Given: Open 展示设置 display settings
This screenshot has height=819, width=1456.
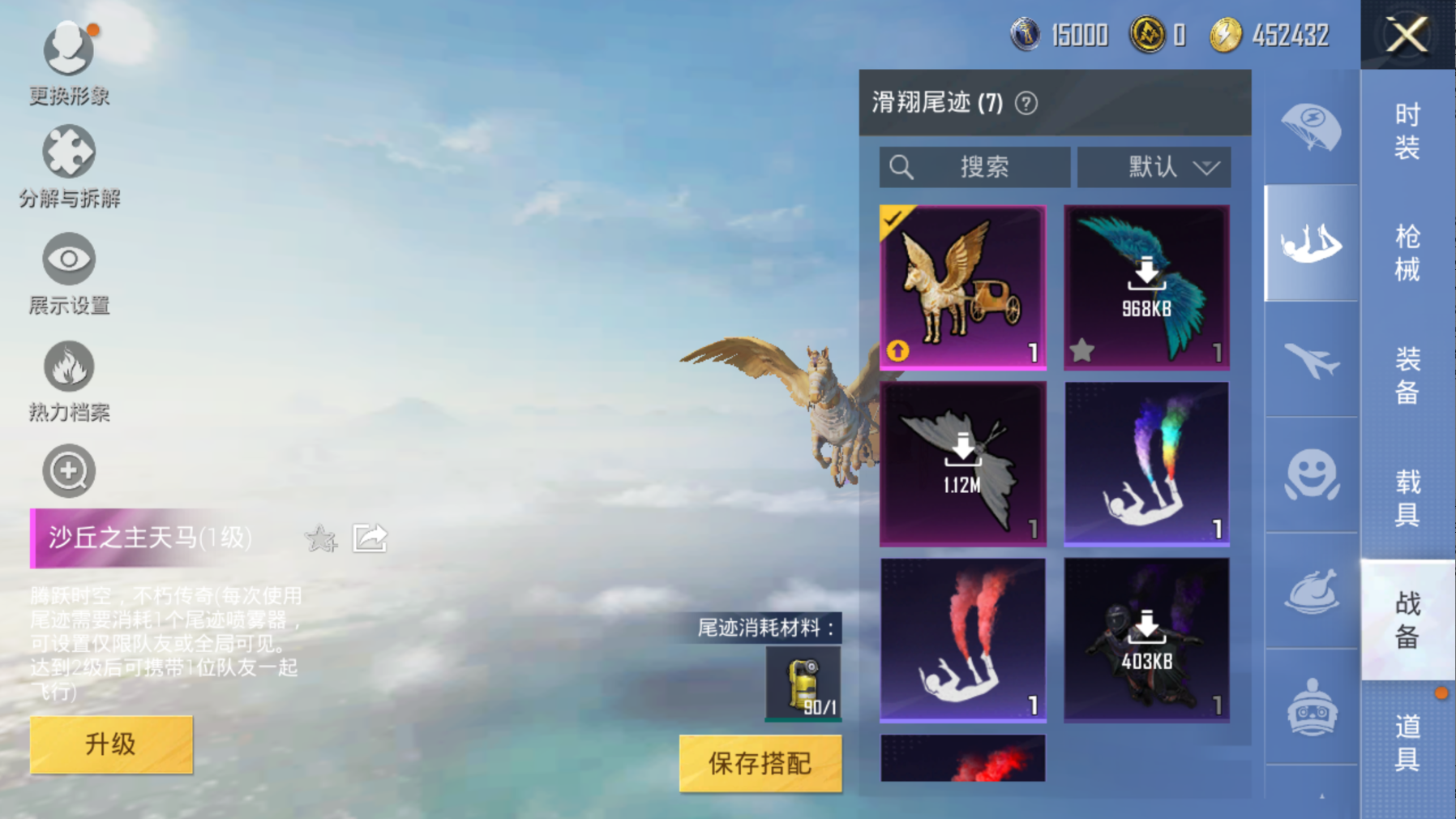Looking at the screenshot, I should (x=69, y=273).
